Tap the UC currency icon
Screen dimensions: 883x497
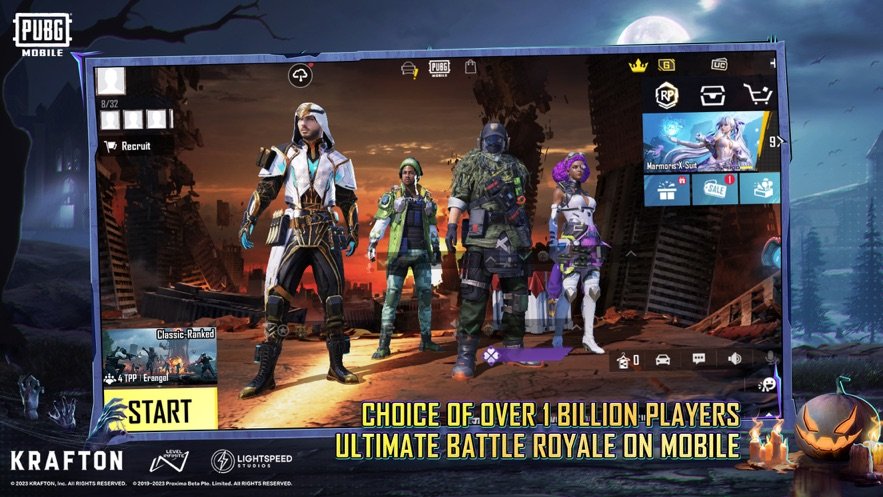pyautogui.click(x=719, y=65)
